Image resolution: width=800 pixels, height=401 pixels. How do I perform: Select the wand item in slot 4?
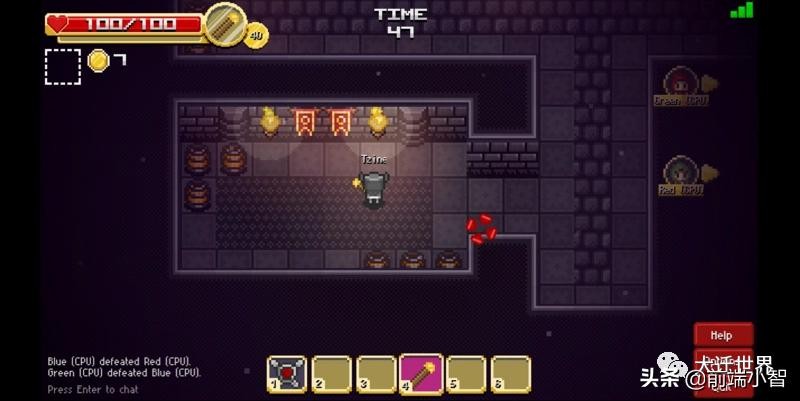[x=420, y=373]
